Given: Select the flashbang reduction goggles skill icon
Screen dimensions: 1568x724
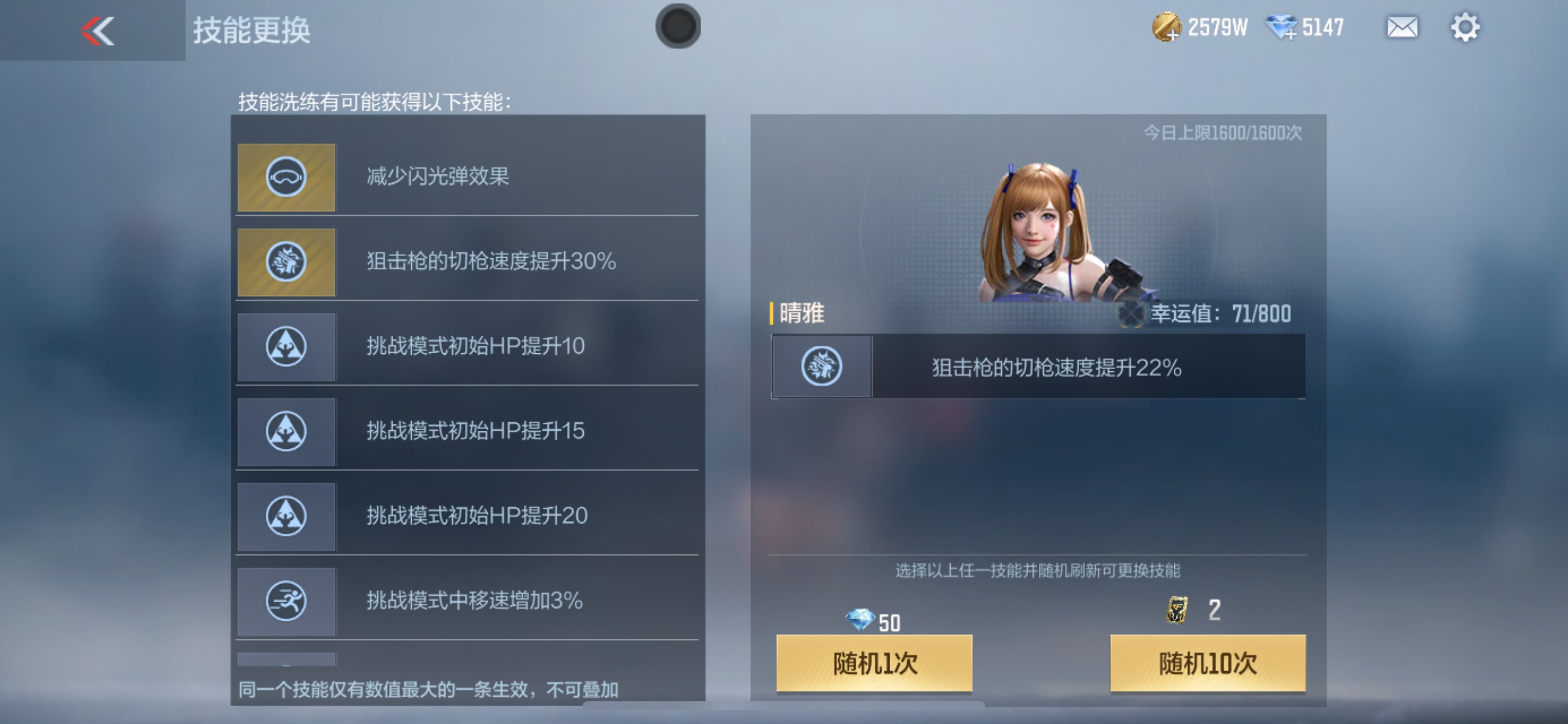Looking at the screenshot, I should (x=286, y=177).
